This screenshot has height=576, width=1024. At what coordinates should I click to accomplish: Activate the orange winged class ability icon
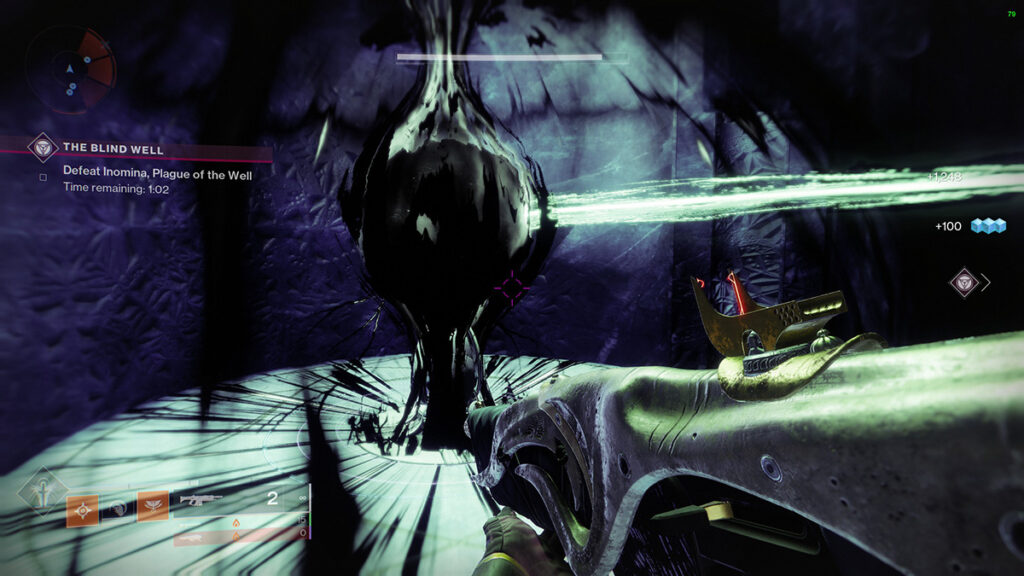(x=153, y=508)
